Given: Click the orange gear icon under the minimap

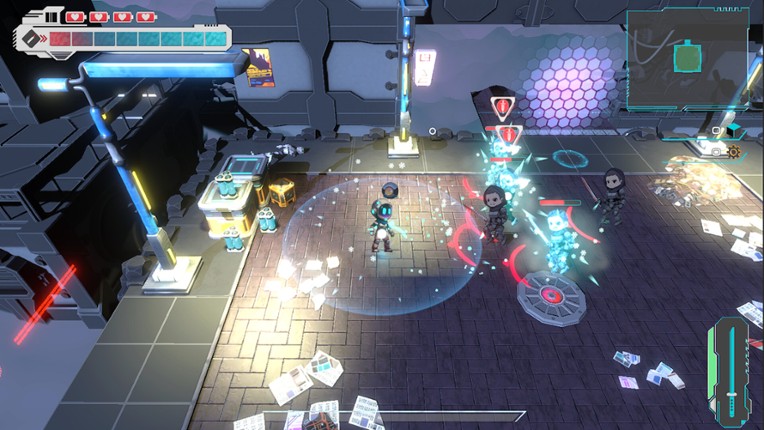Looking at the screenshot, I should (734, 152).
